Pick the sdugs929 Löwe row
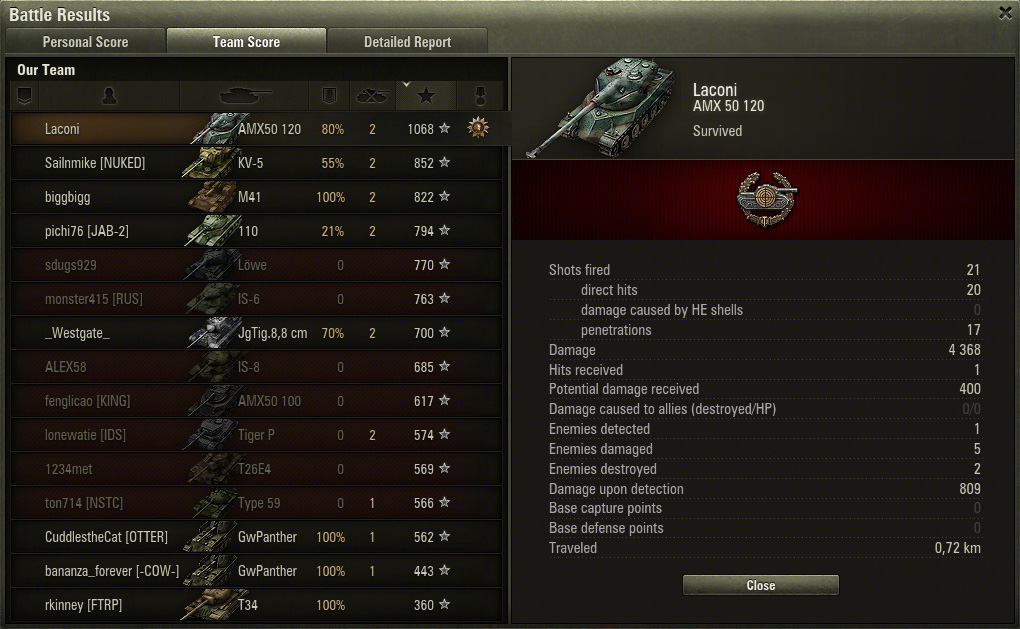The width and height of the screenshot is (1020, 629). coord(256,265)
